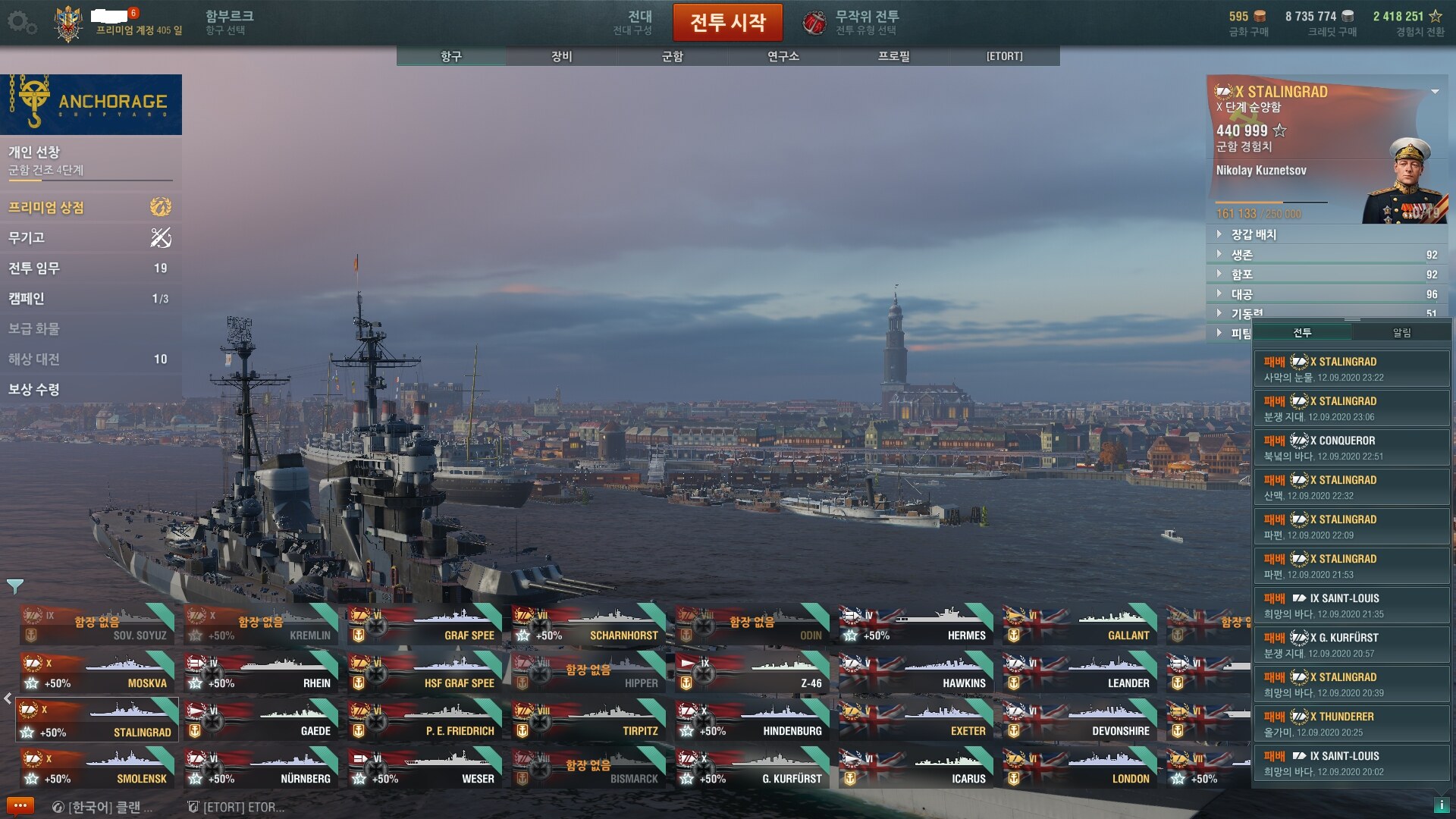1456x819 pixels.
Task: Click the red 전투 시작 battle button
Action: (727, 23)
